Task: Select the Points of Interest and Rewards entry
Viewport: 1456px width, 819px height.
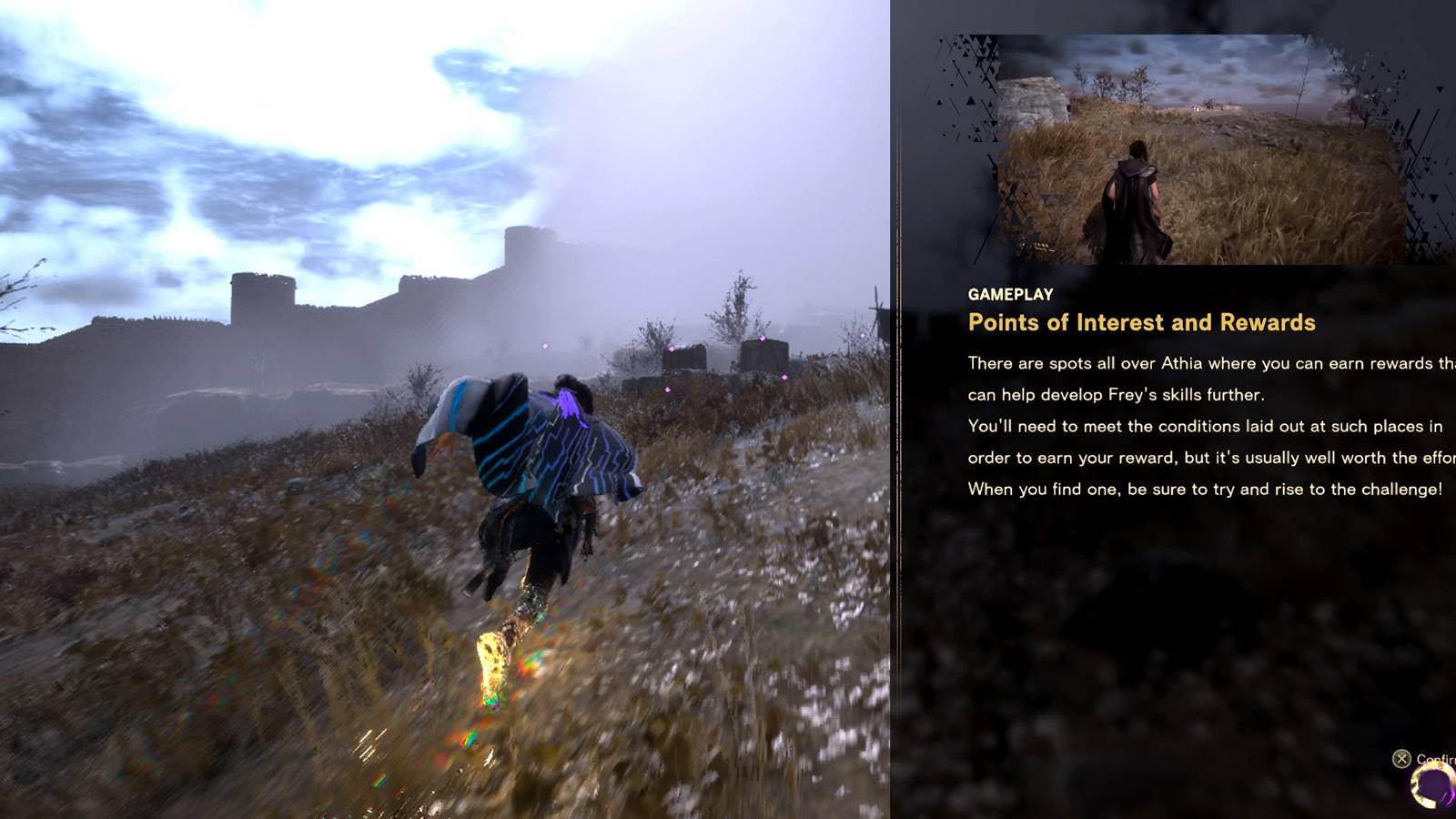Action: click(x=1142, y=322)
